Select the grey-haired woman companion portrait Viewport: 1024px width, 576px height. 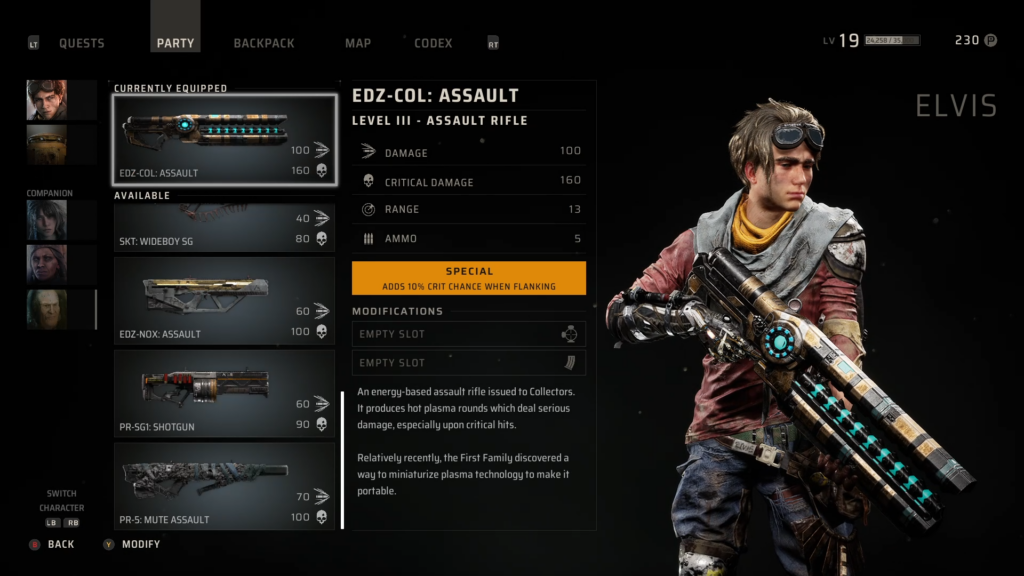tap(47, 220)
